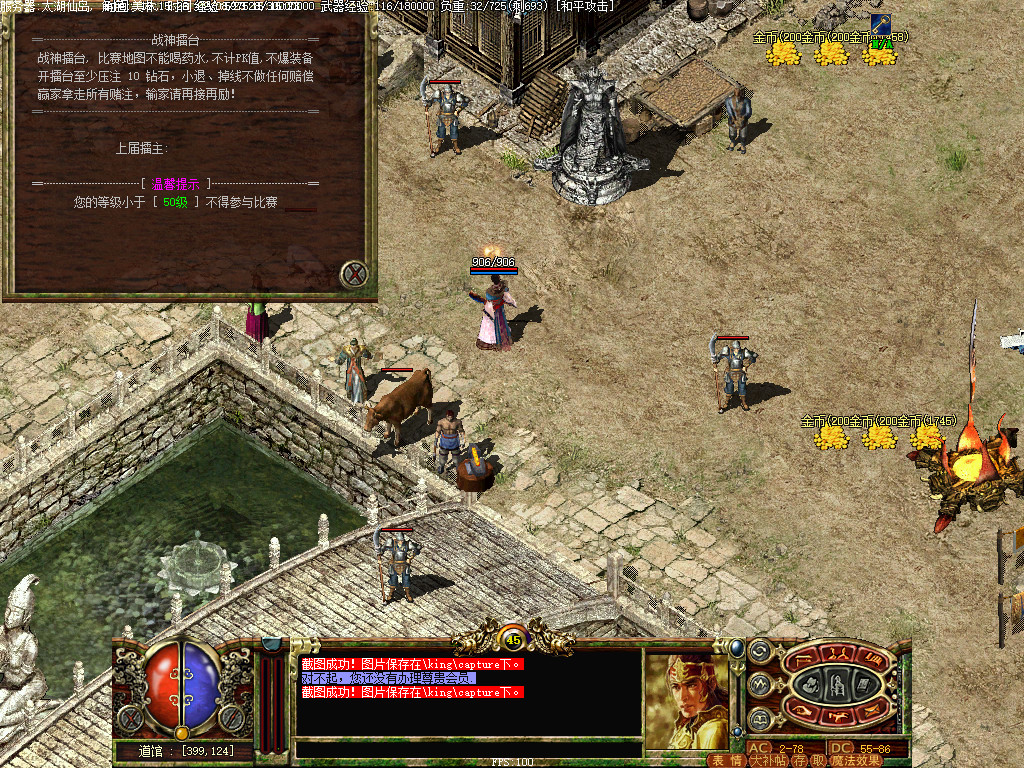1024x768 pixels.
Task: Click the round slash button beside blue orb
Action: [232, 717]
